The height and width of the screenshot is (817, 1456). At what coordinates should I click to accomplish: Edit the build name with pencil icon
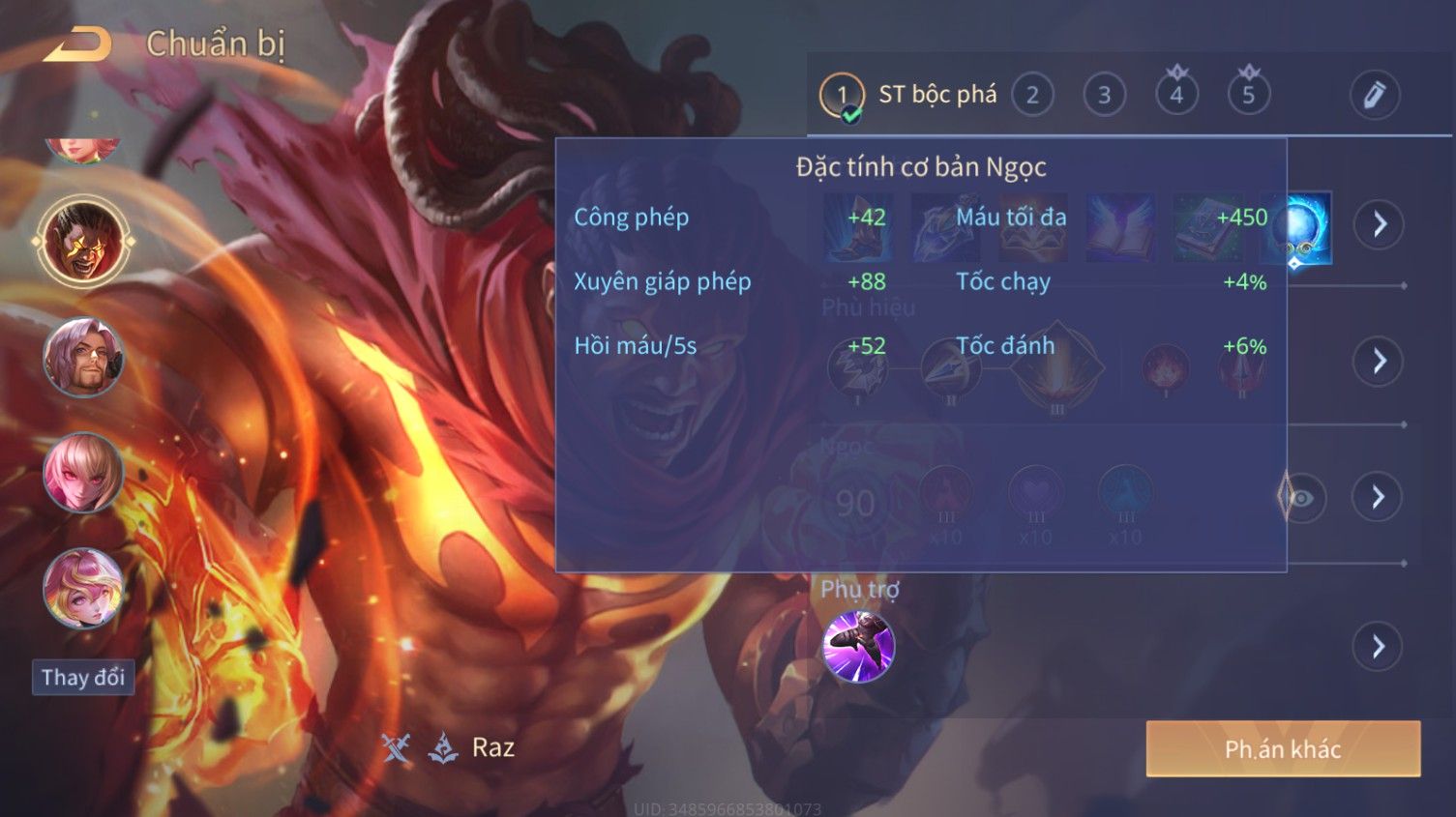[x=1375, y=95]
